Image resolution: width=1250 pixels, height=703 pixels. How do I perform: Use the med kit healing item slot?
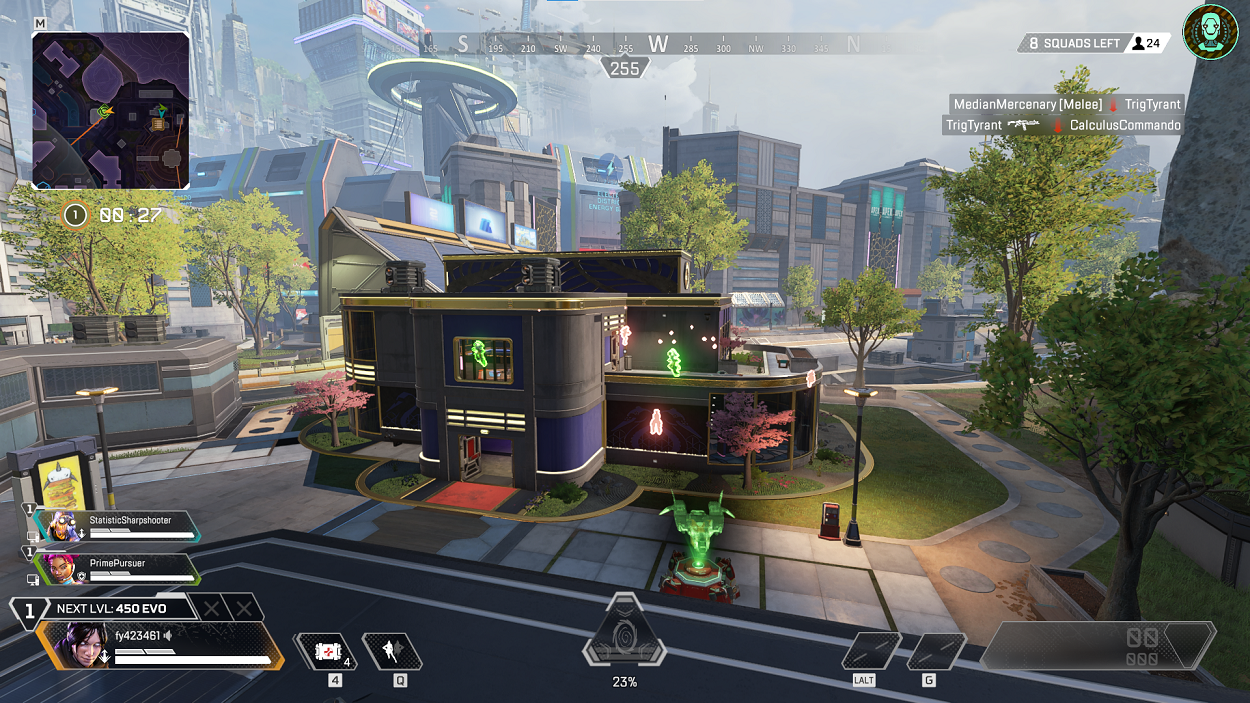point(325,652)
